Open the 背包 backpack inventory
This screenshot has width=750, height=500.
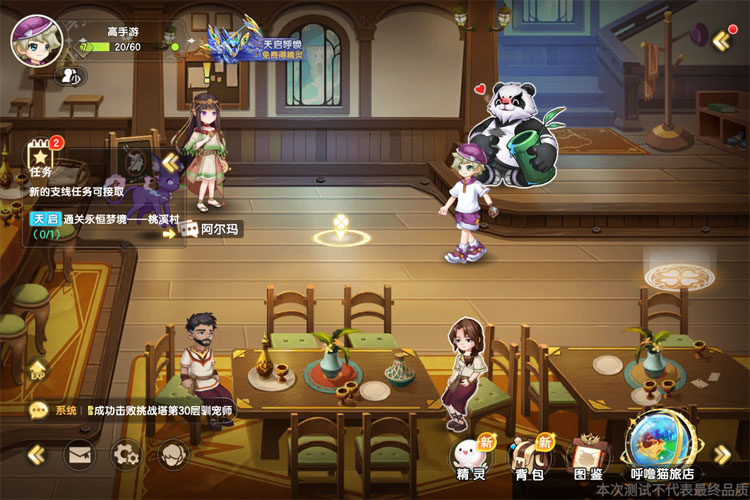click(x=528, y=456)
